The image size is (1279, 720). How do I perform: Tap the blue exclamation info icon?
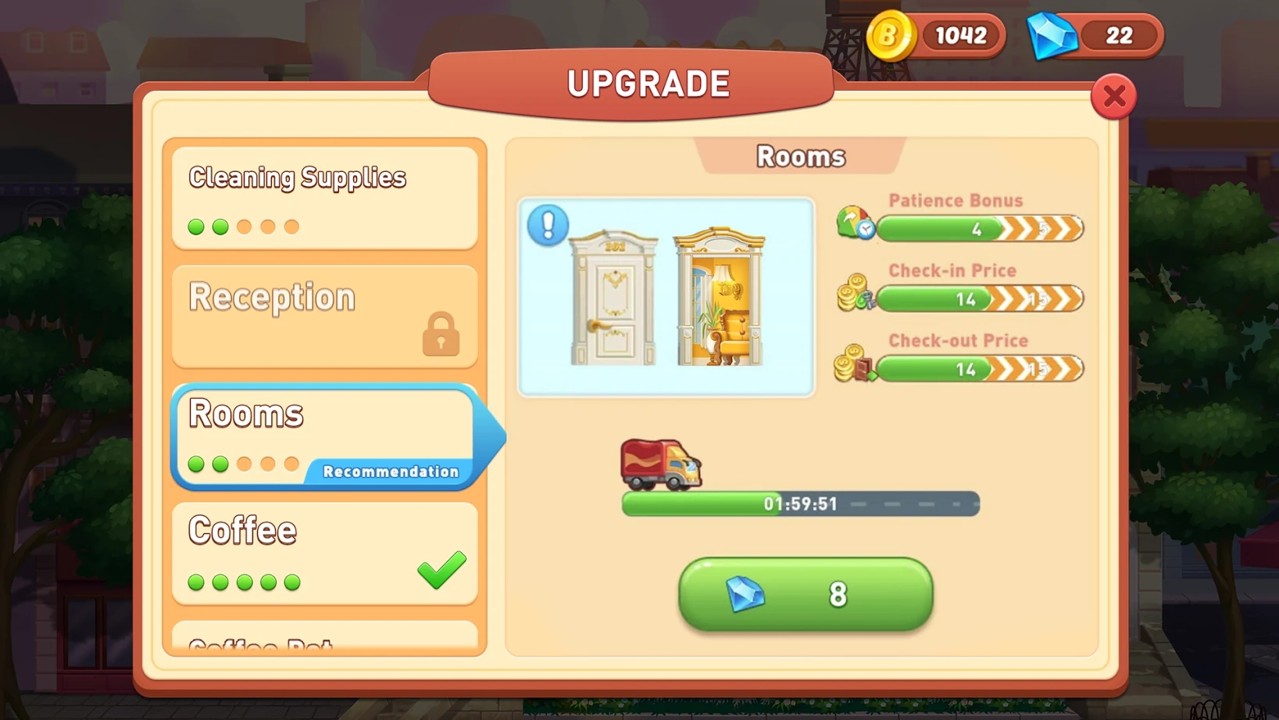click(547, 225)
